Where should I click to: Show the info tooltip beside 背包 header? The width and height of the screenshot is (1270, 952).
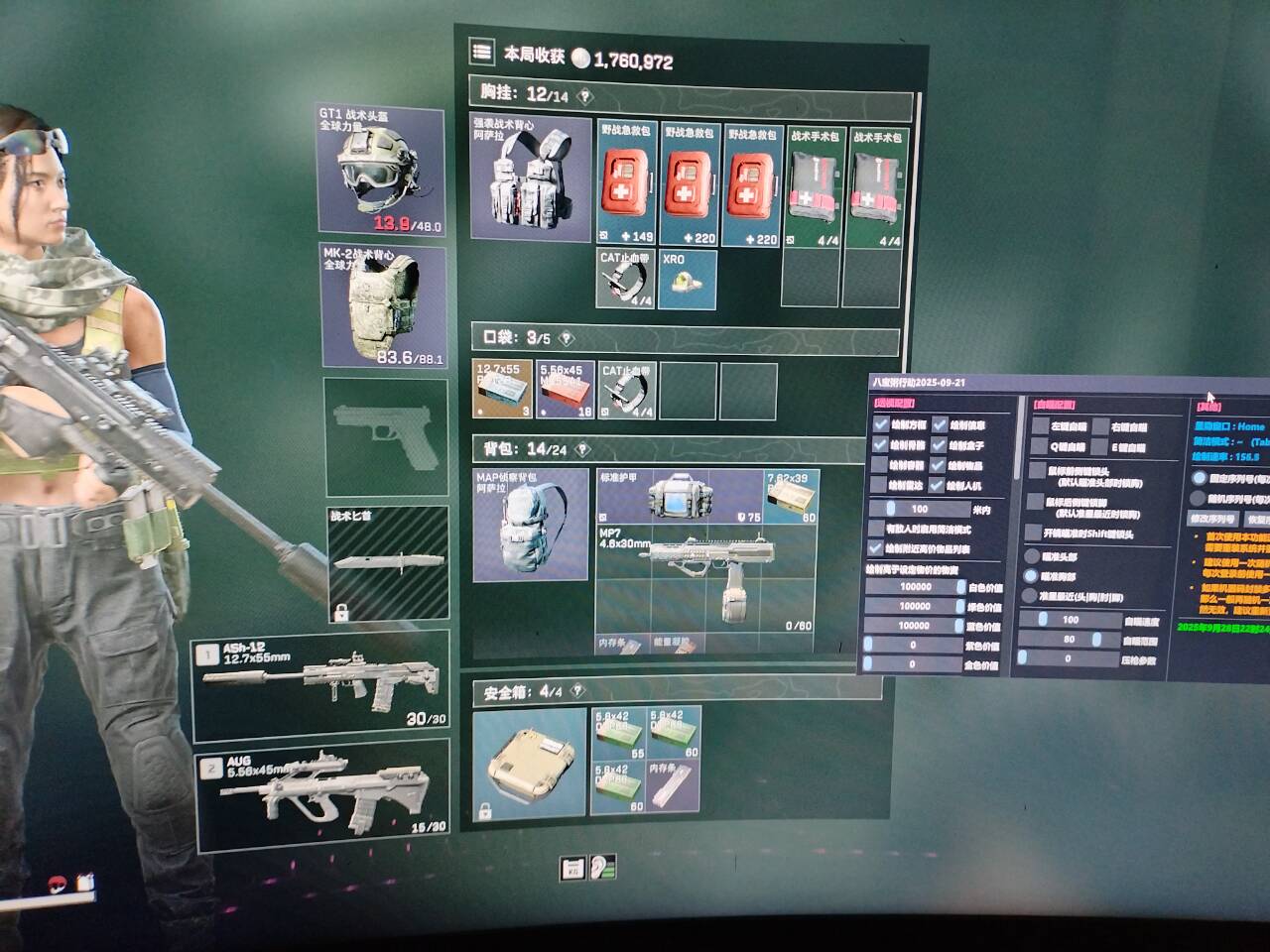click(x=583, y=450)
